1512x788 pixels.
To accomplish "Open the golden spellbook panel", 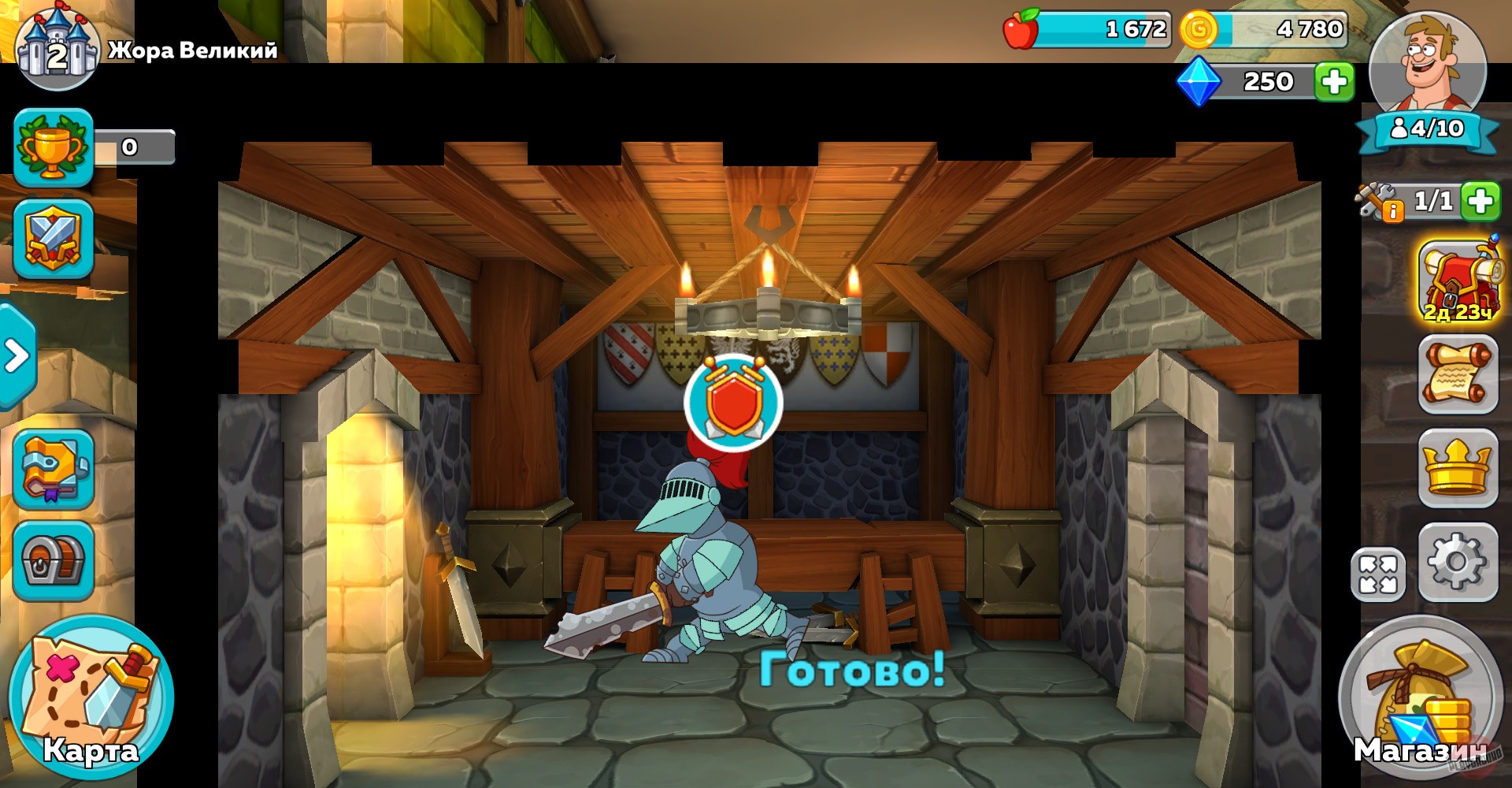I will point(55,468).
